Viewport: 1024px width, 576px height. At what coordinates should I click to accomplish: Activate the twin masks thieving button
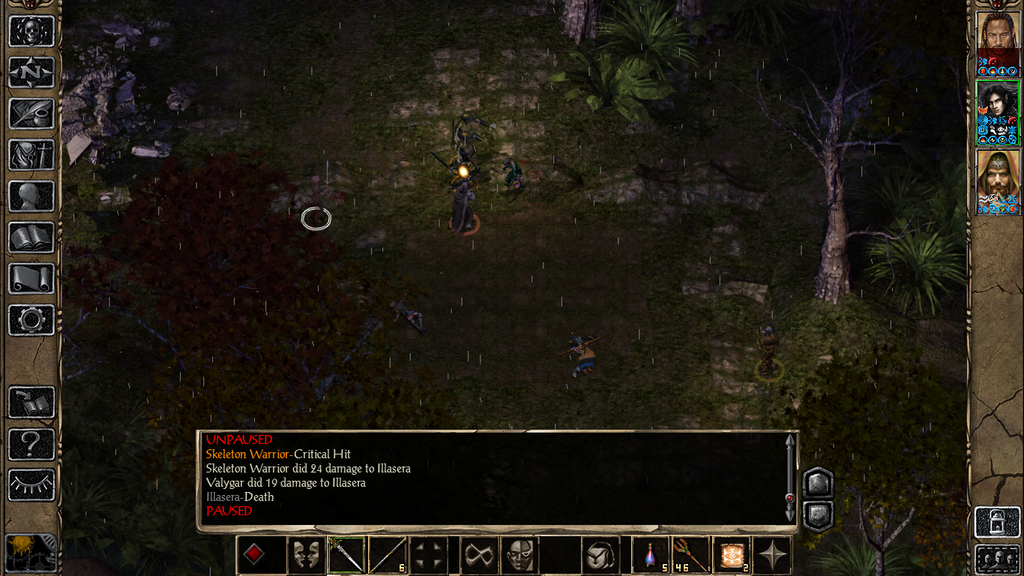[x=304, y=555]
